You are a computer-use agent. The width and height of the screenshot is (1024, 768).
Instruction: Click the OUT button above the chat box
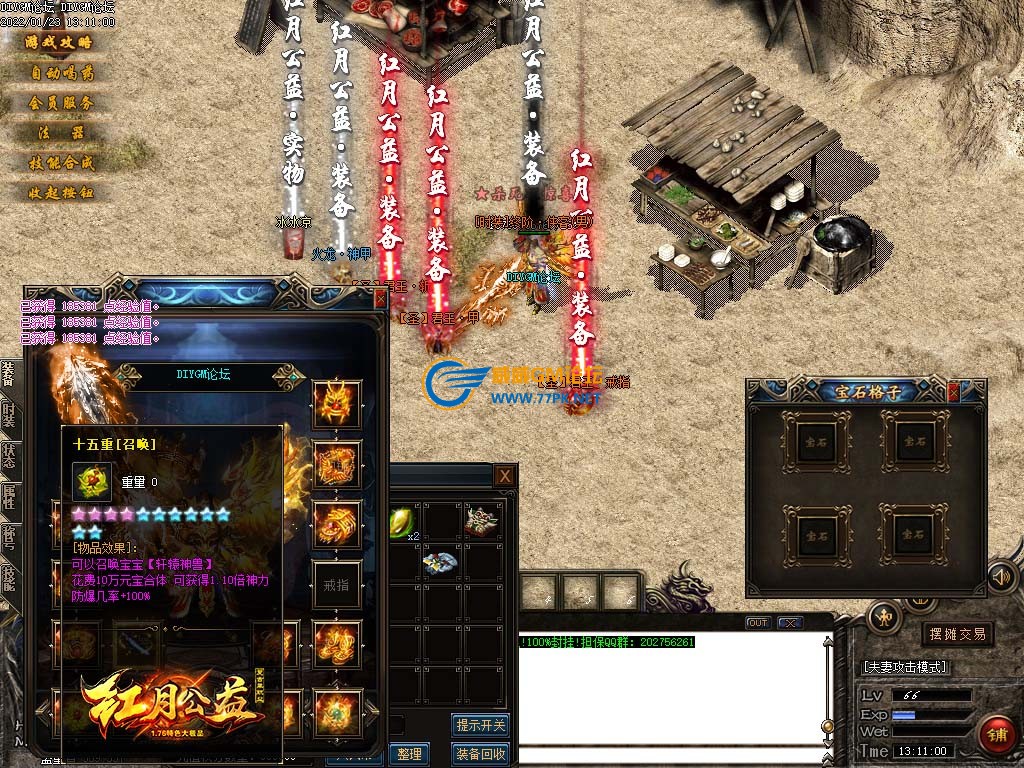coord(759,623)
